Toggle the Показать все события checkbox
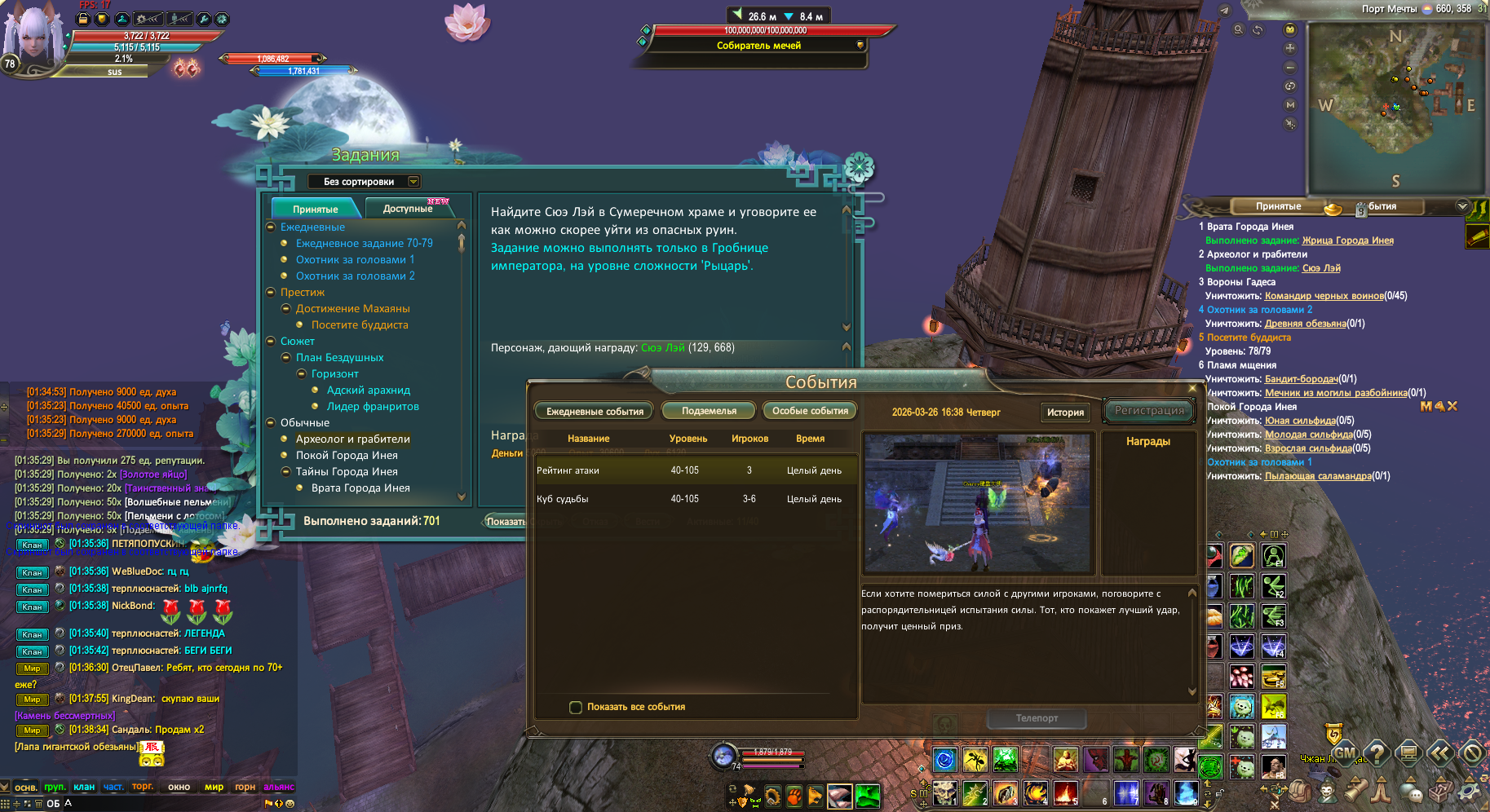1490x812 pixels. click(x=576, y=707)
